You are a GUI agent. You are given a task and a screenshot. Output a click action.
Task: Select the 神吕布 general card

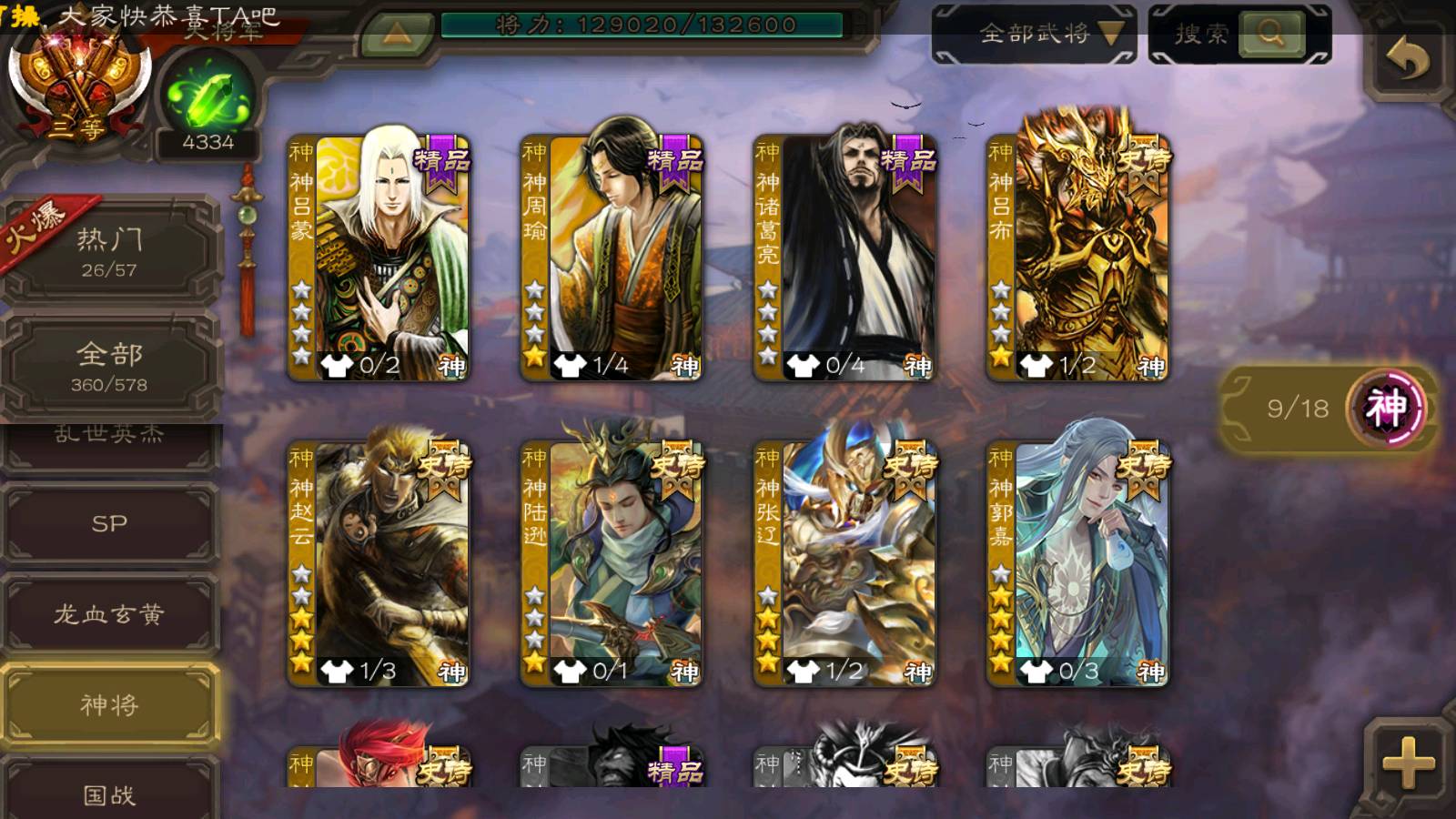coord(1077,257)
